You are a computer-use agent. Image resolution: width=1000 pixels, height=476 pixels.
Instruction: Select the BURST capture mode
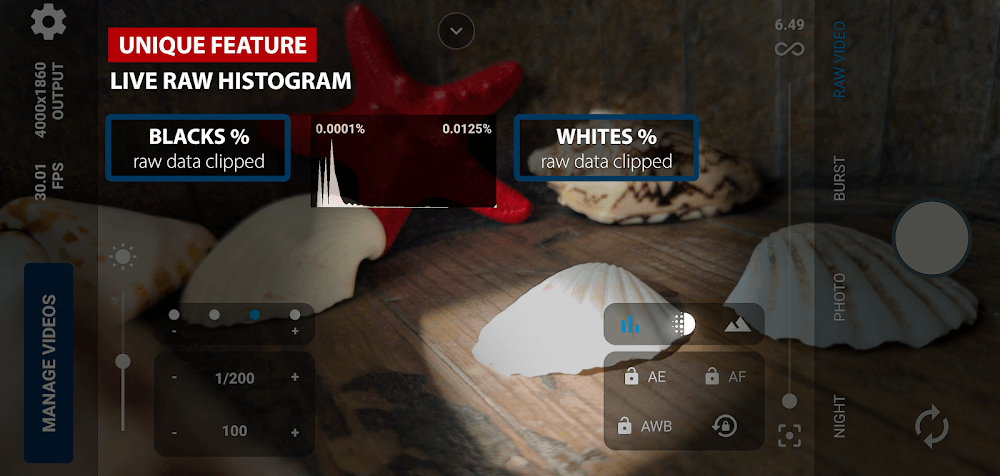tap(839, 179)
